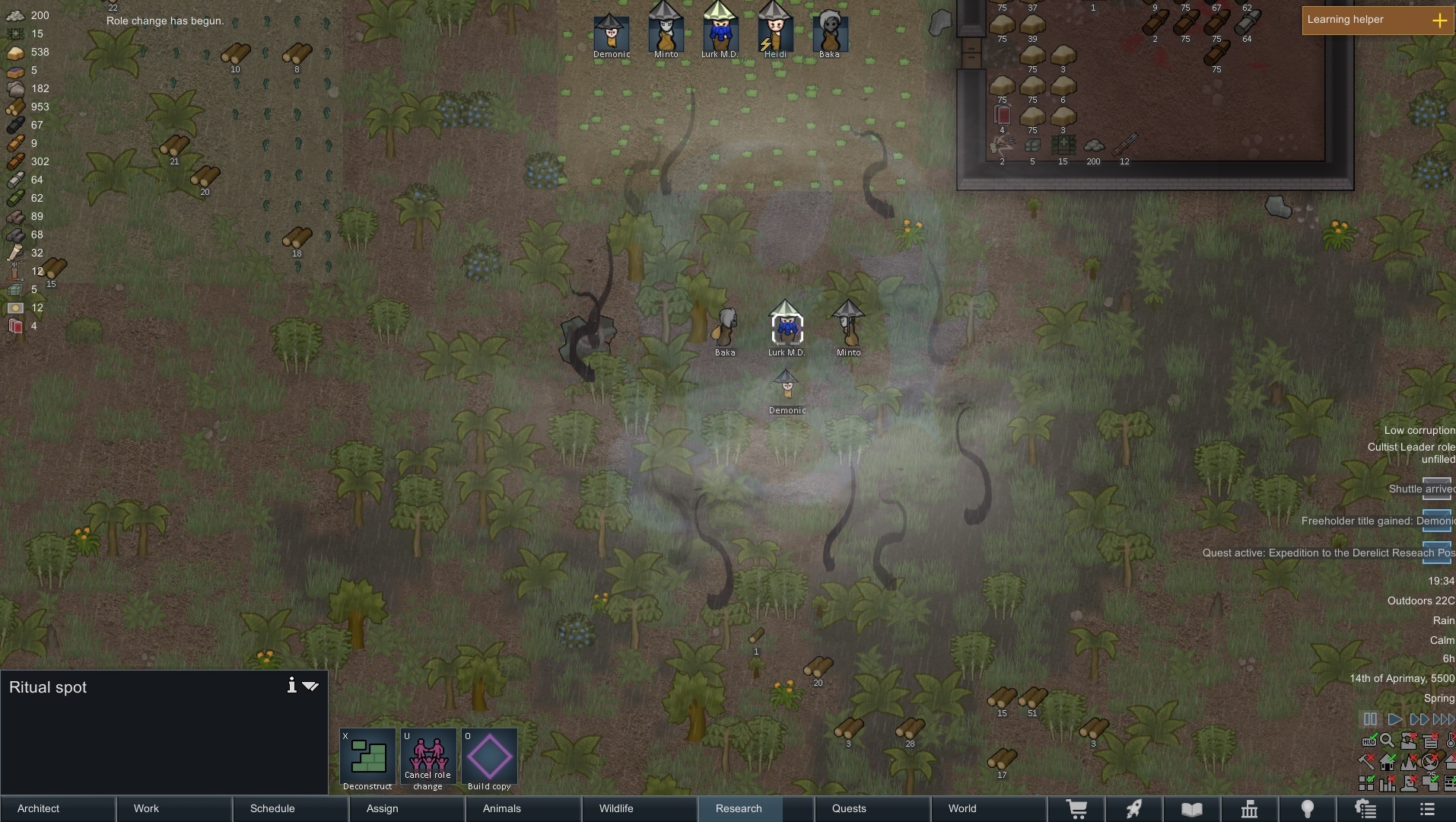The height and width of the screenshot is (822, 1456).
Task: Select Minto on the colonist bar
Action: coord(666,30)
